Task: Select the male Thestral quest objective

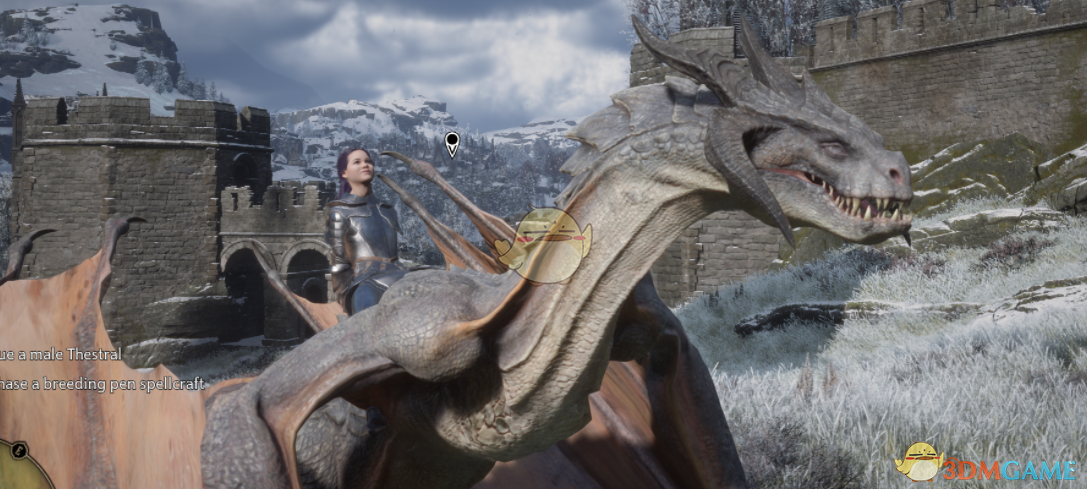Action: click(60, 354)
